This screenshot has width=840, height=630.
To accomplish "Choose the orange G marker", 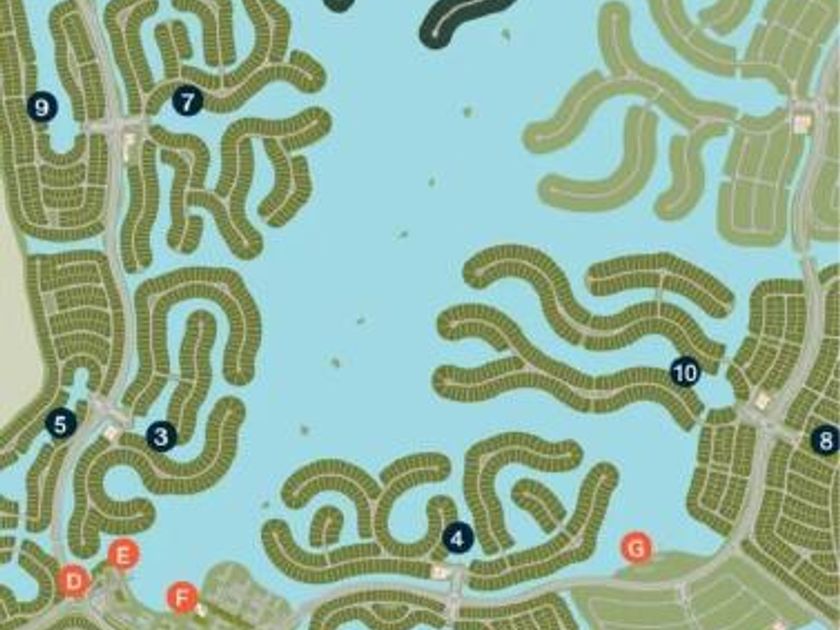I will pyautogui.click(x=636, y=547).
